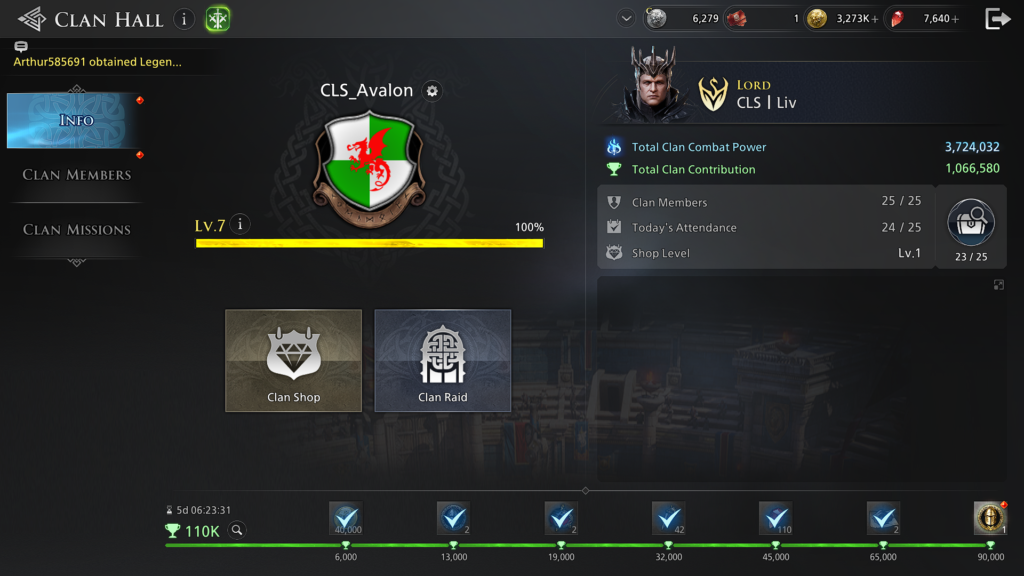Open the Clan Hall info icon
This screenshot has height=576, width=1024.
(x=184, y=19)
